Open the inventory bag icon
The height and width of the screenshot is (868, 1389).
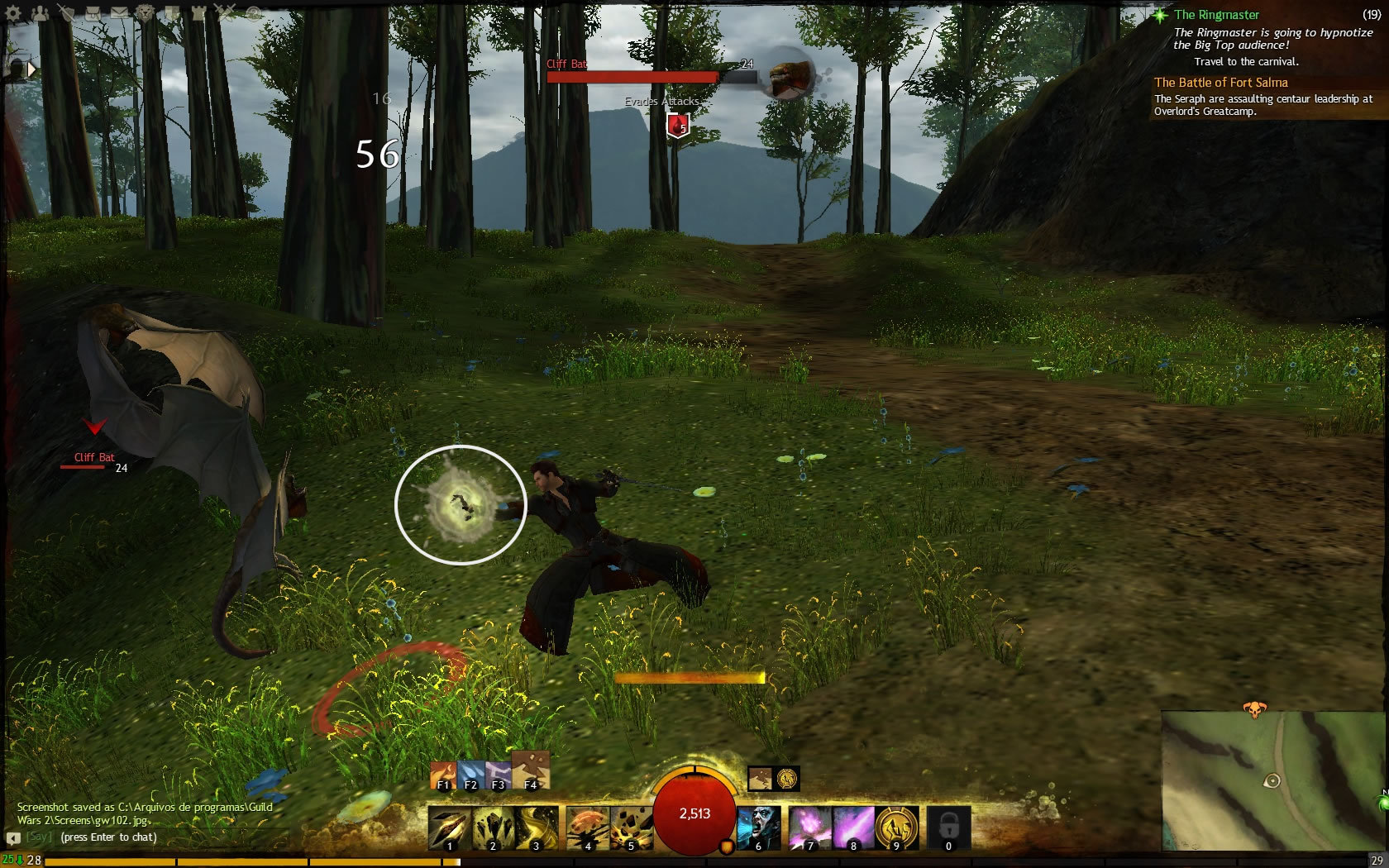[93, 12]
